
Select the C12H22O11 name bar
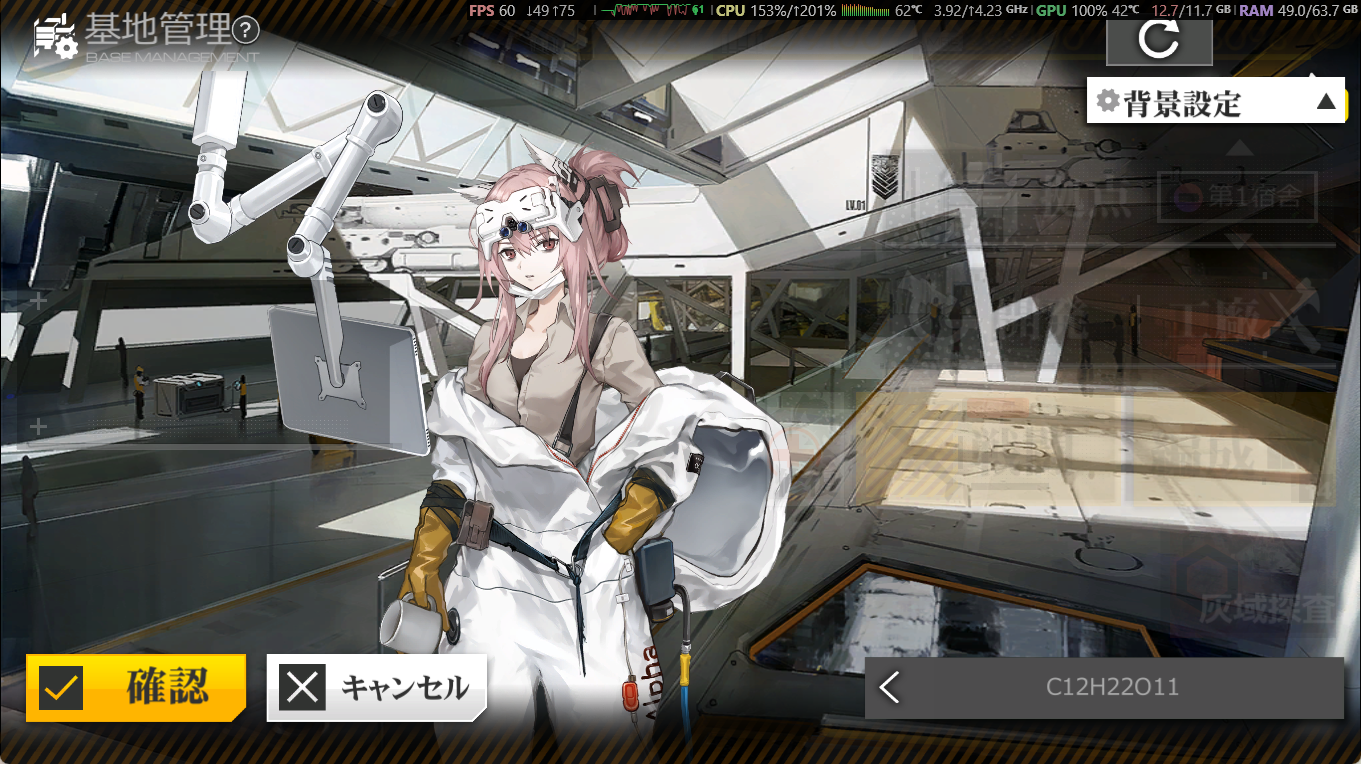(1112, 687)
